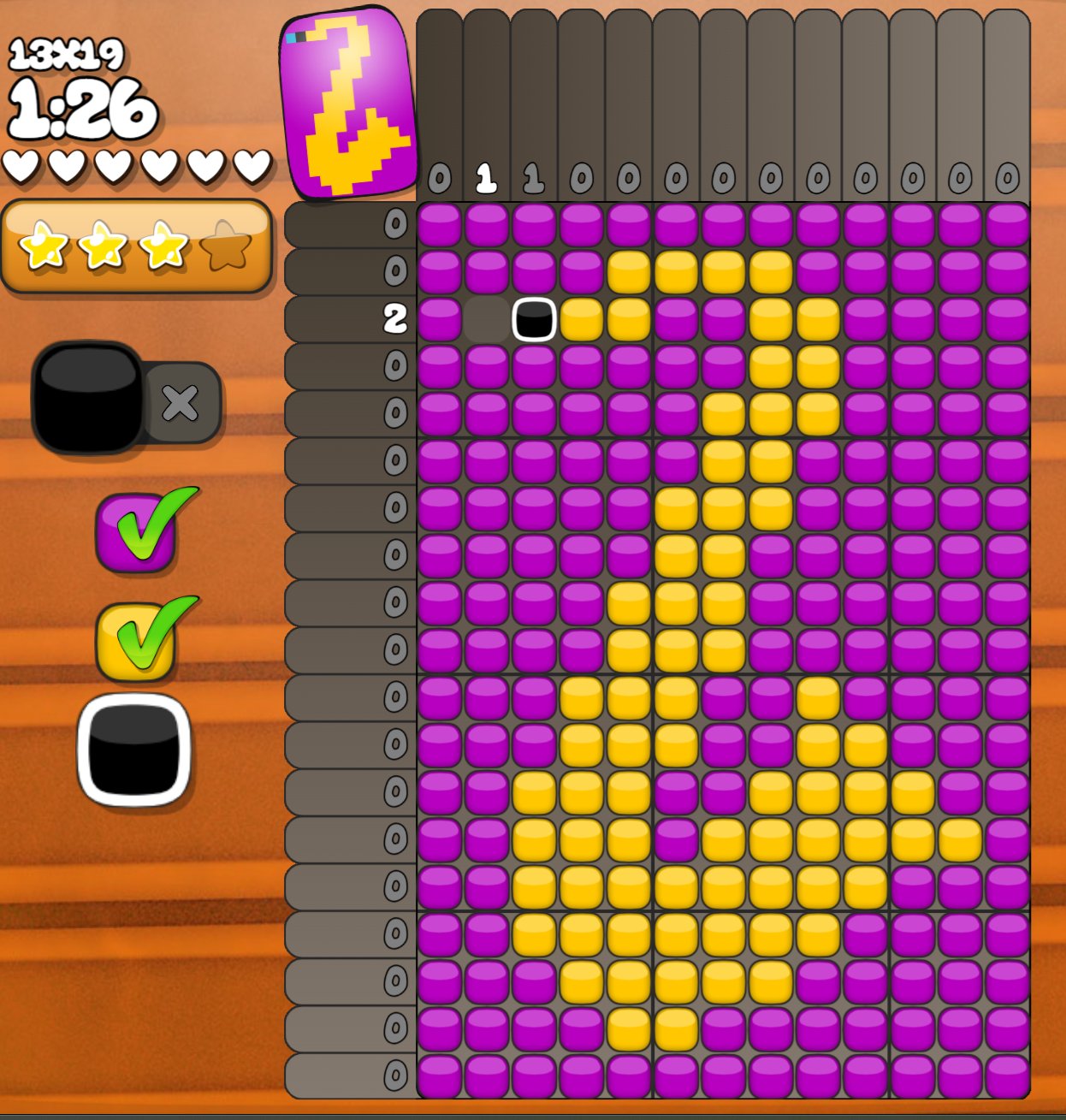The image size is (1066, 1120).
Task: Choose the purple color swatch with green checkmark
Action: (x=137, y=532)
